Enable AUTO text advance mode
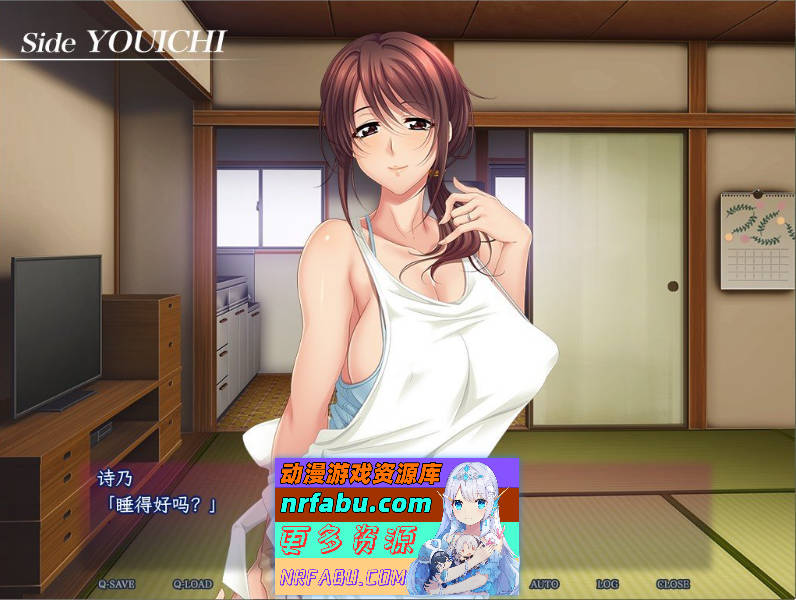 tap(544, 584)
